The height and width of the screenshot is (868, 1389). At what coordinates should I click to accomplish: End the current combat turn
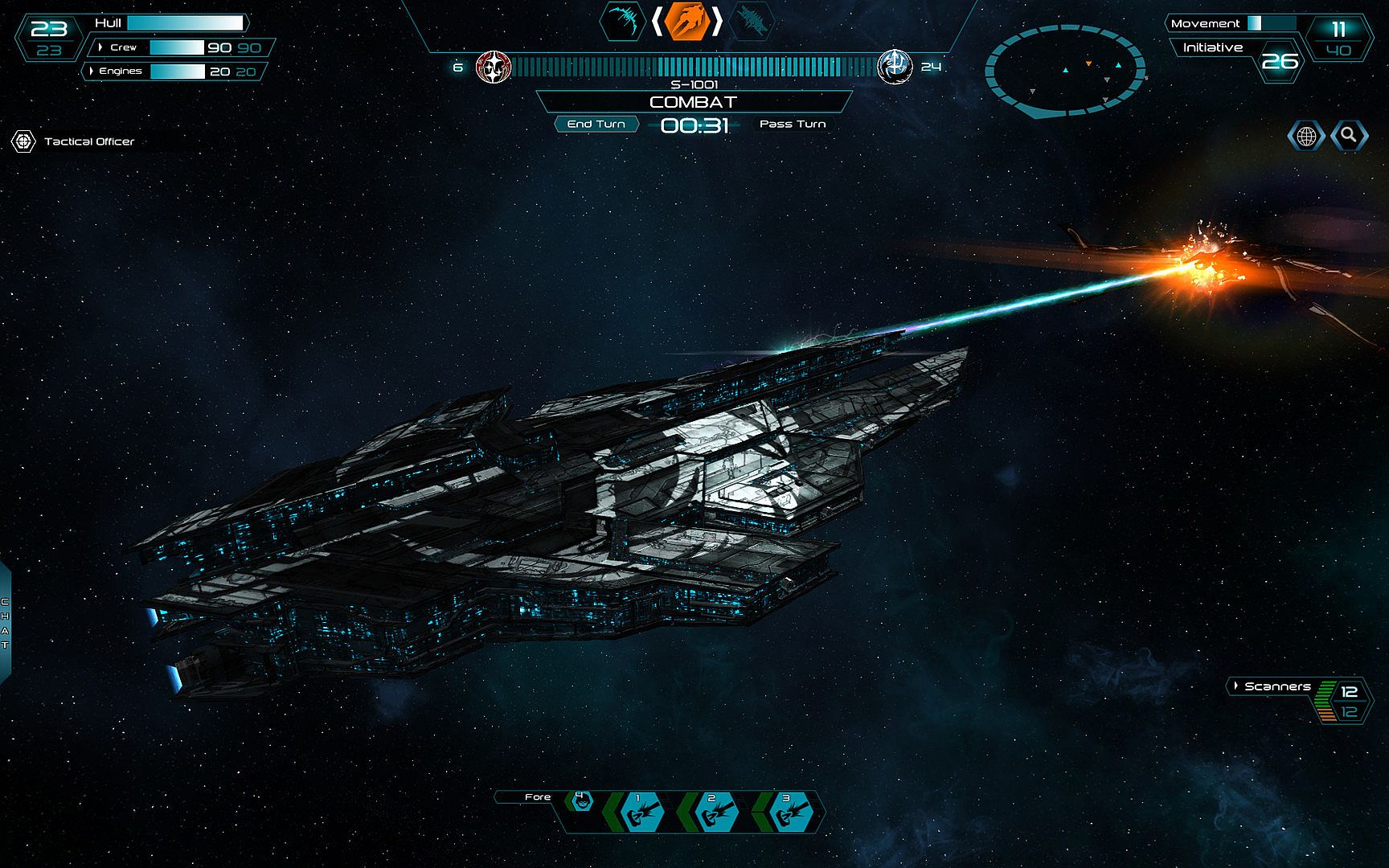pyautogui.click(x=596, y=124)
